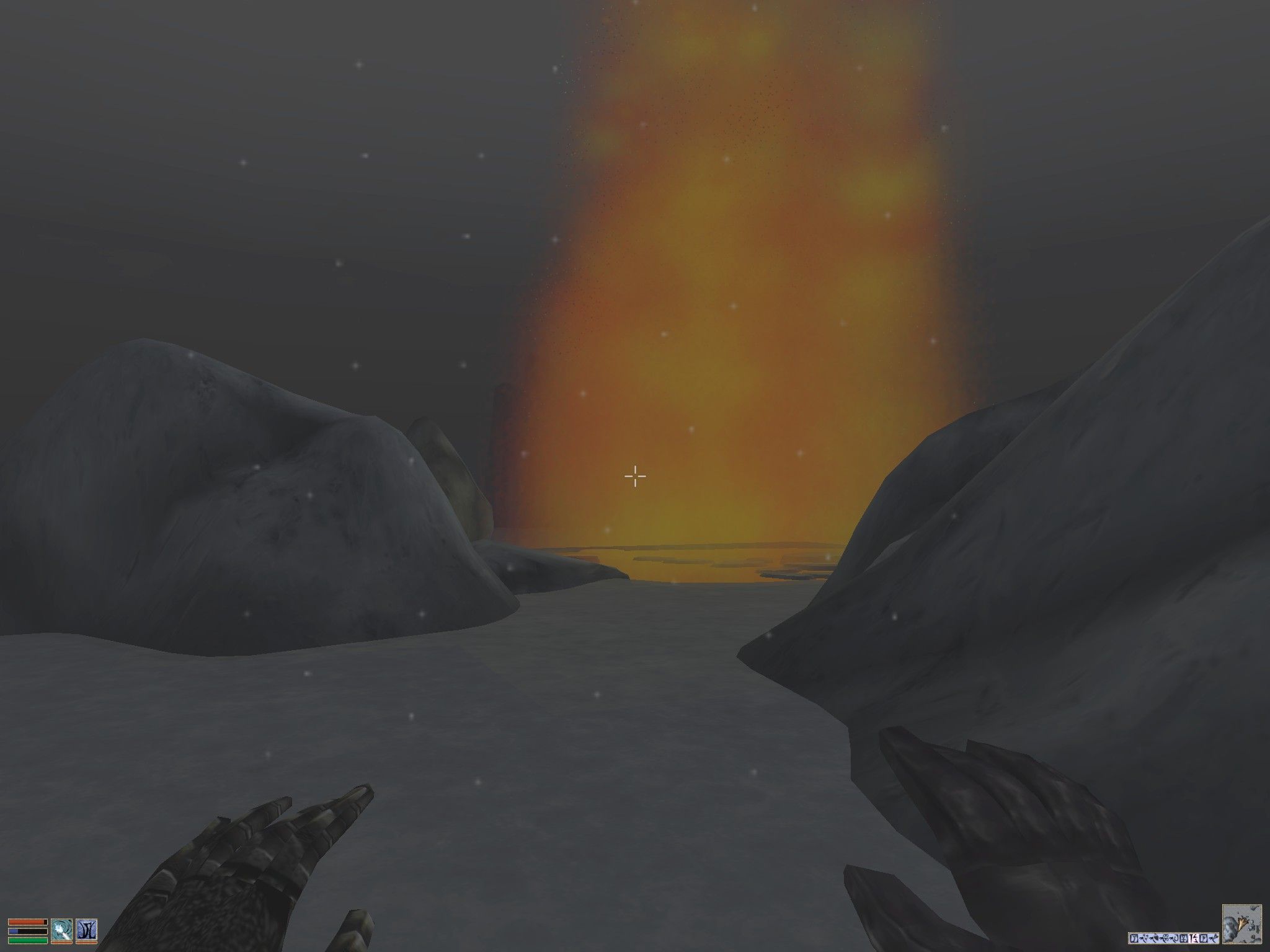Screen dimensions: 1270x952
Task: Click the green fatigue bar
Action: (27, 940)
